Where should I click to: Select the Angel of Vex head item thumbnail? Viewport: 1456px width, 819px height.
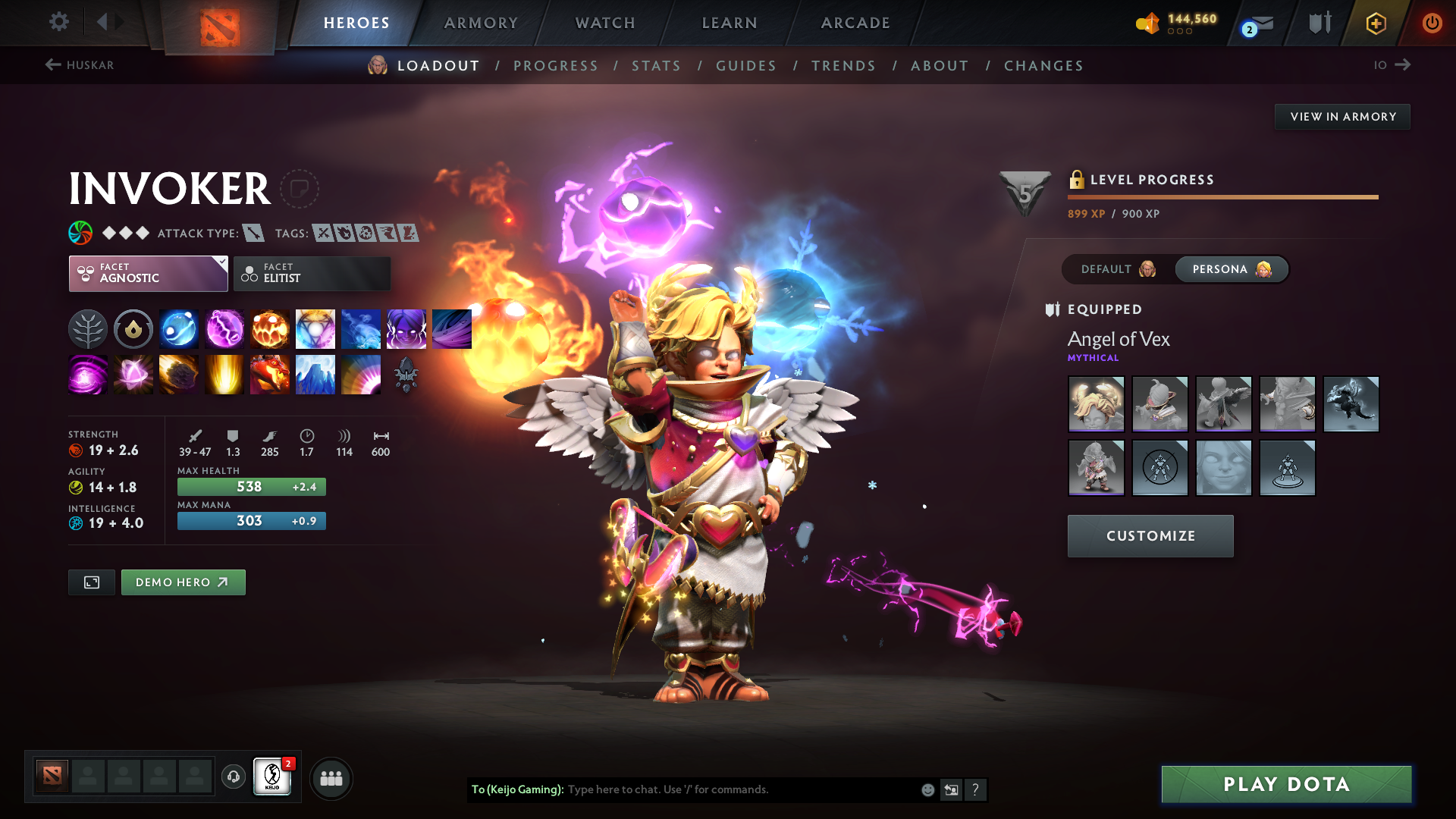point(1096,403)
